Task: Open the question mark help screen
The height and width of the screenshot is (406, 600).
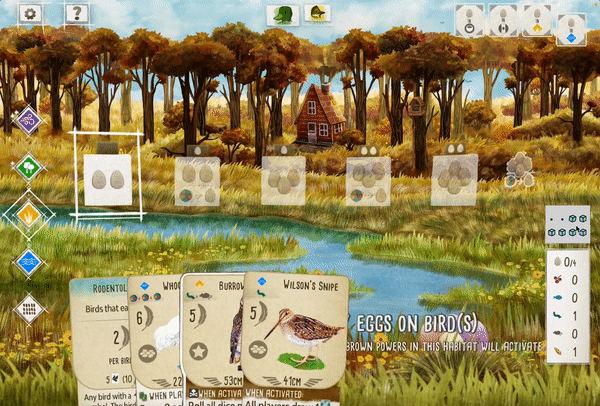Action: 75,14
